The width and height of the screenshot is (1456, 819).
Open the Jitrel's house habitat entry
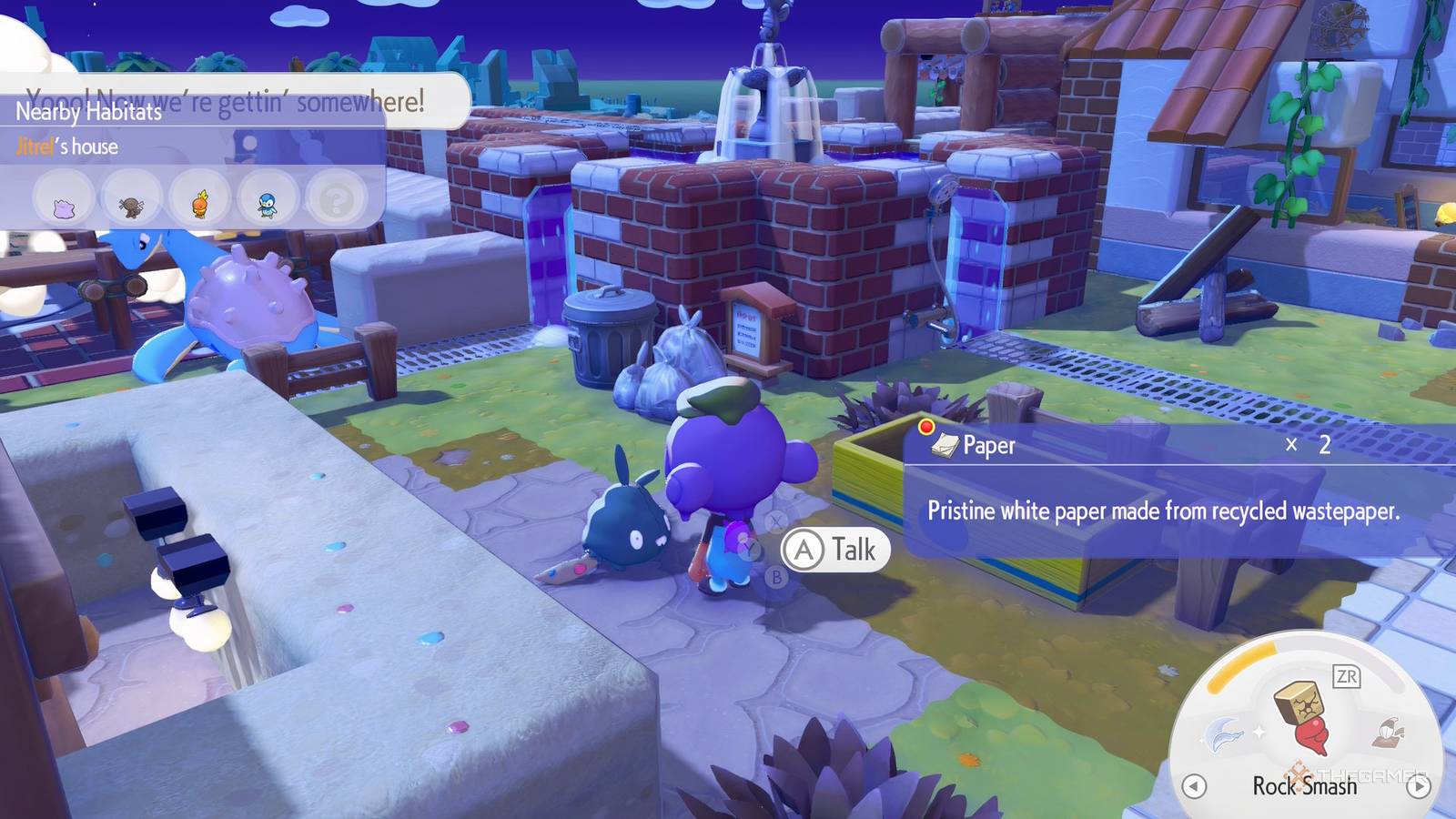[x=67, y=147]
